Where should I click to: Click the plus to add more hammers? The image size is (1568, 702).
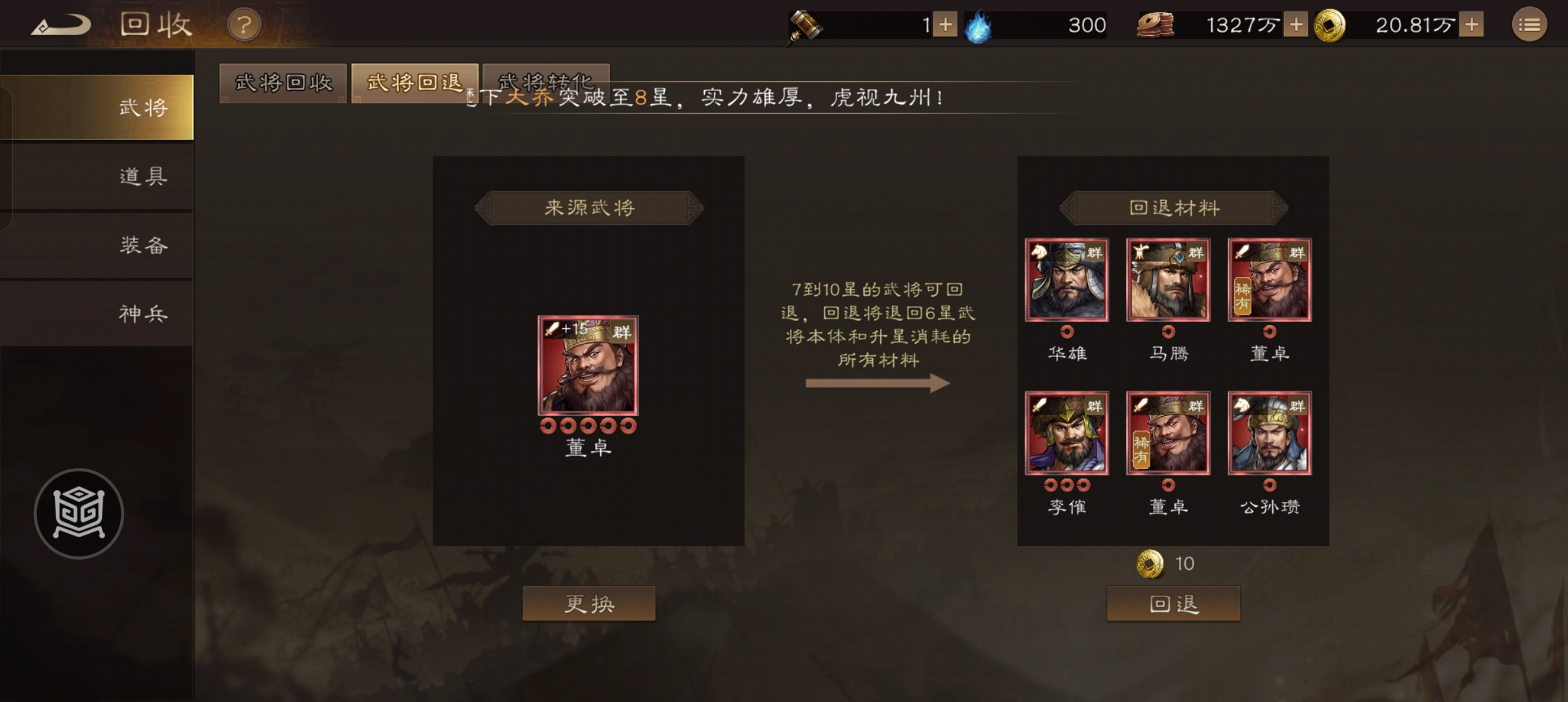[x=947, y=25]
